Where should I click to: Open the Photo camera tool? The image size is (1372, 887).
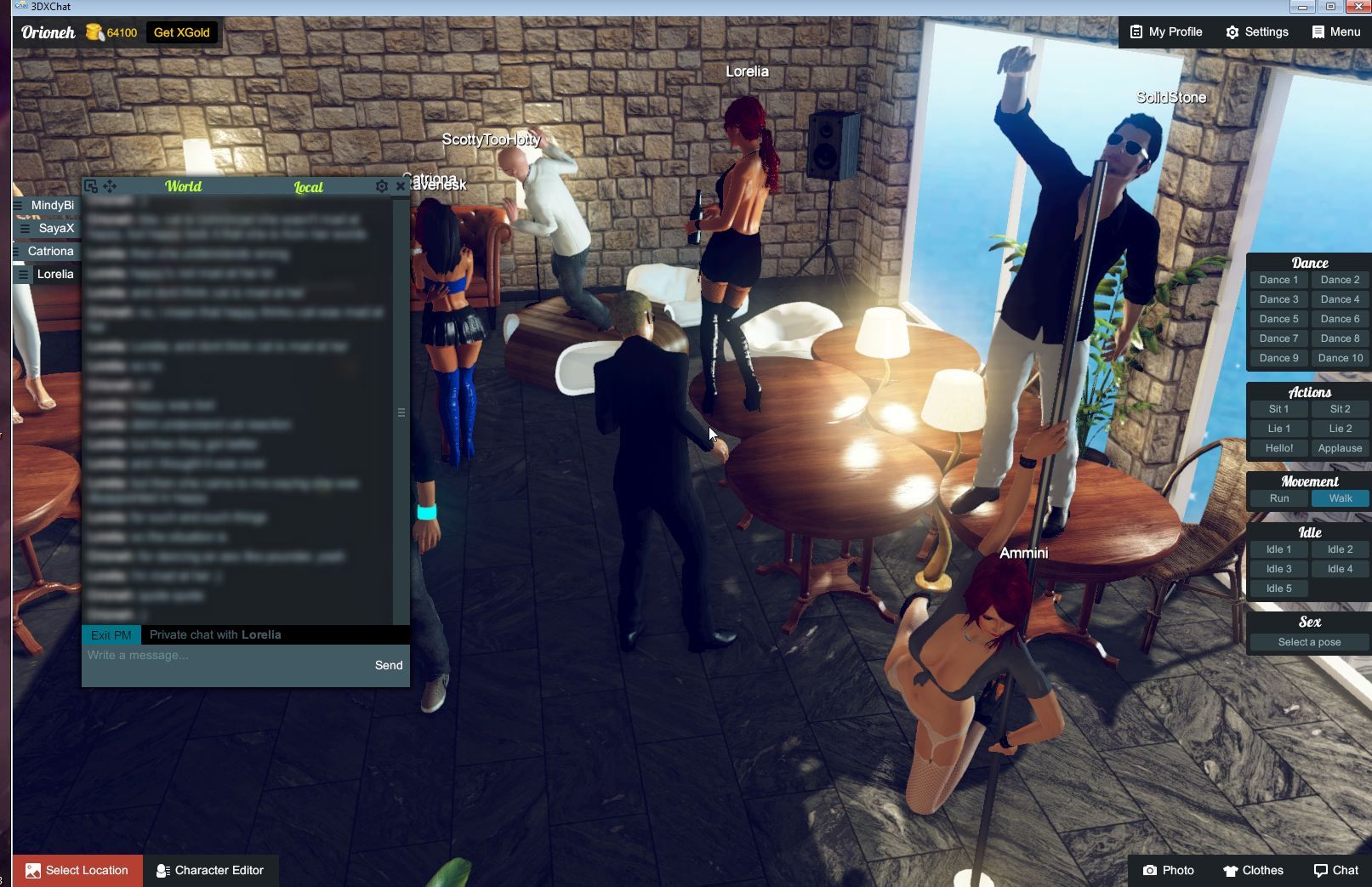(x=1169, y=870)
